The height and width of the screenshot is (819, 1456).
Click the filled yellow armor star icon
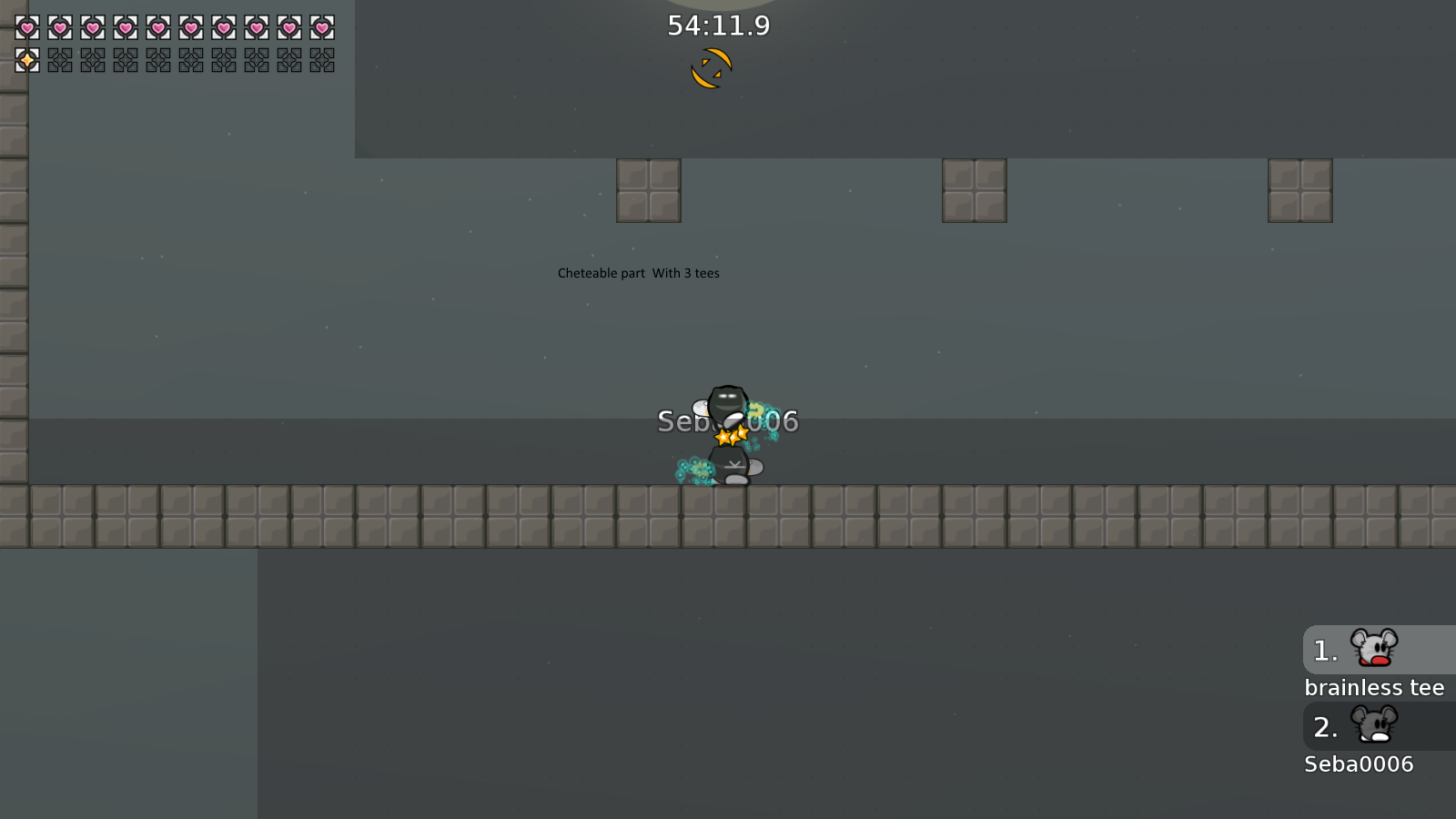25,62
